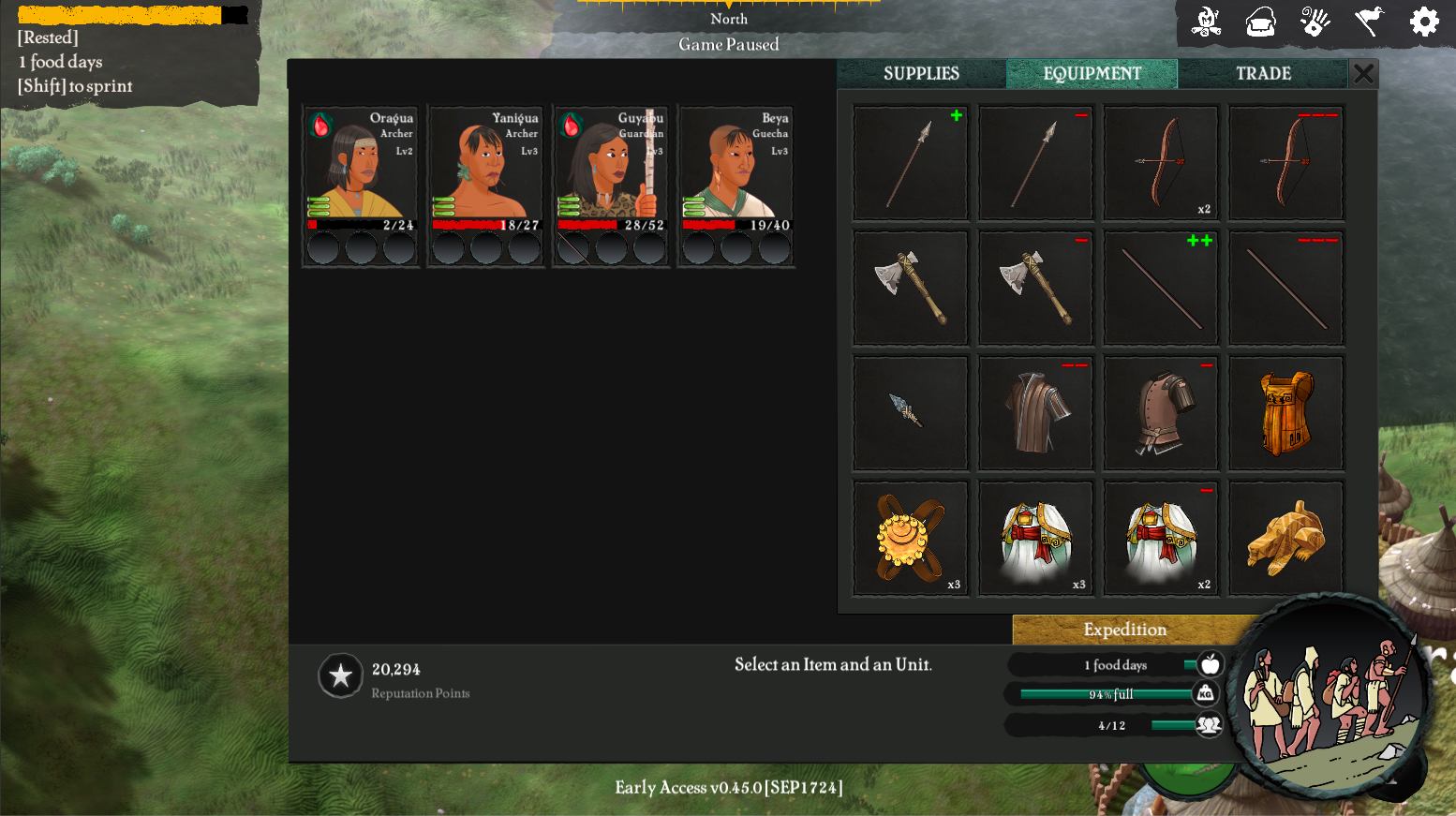Choose Yanigua the Archer portrait

(485, 169)
